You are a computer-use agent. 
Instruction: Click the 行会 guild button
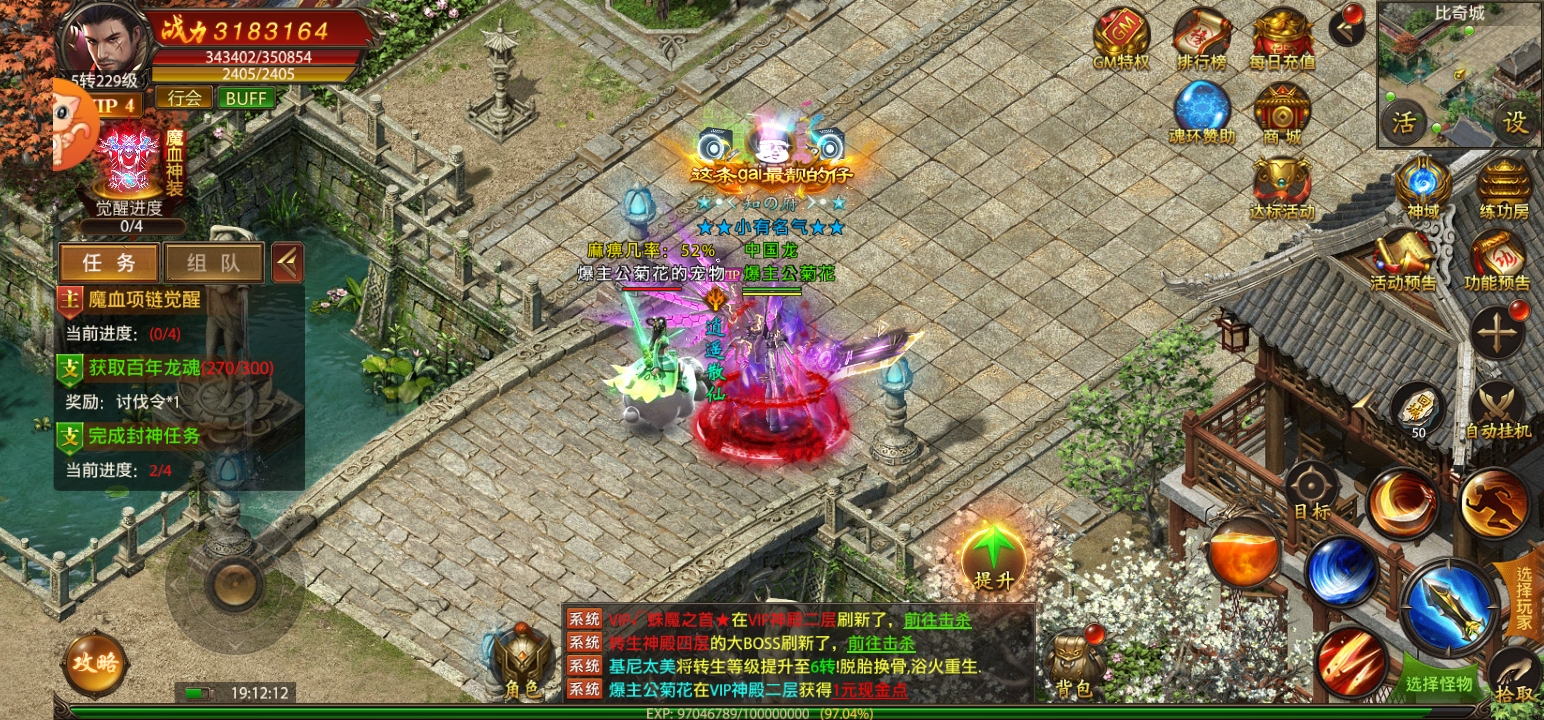point(184,97)
